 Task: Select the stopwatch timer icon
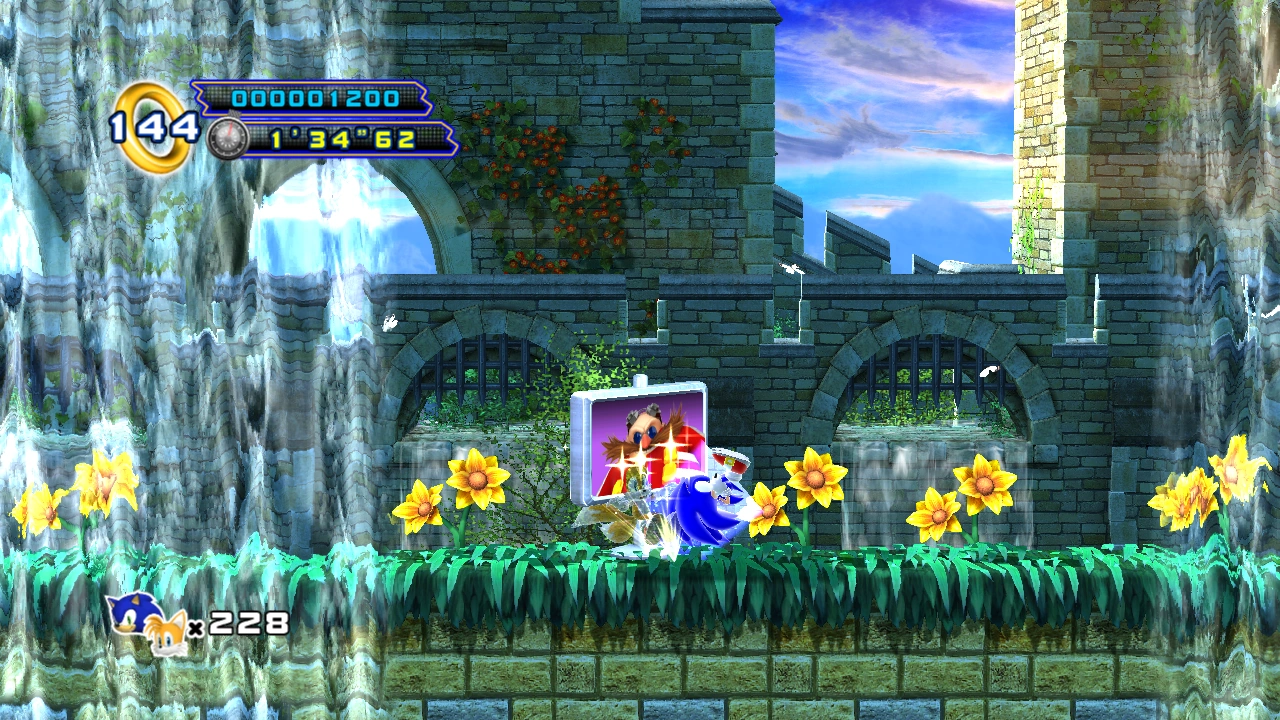tap(227, 138)
